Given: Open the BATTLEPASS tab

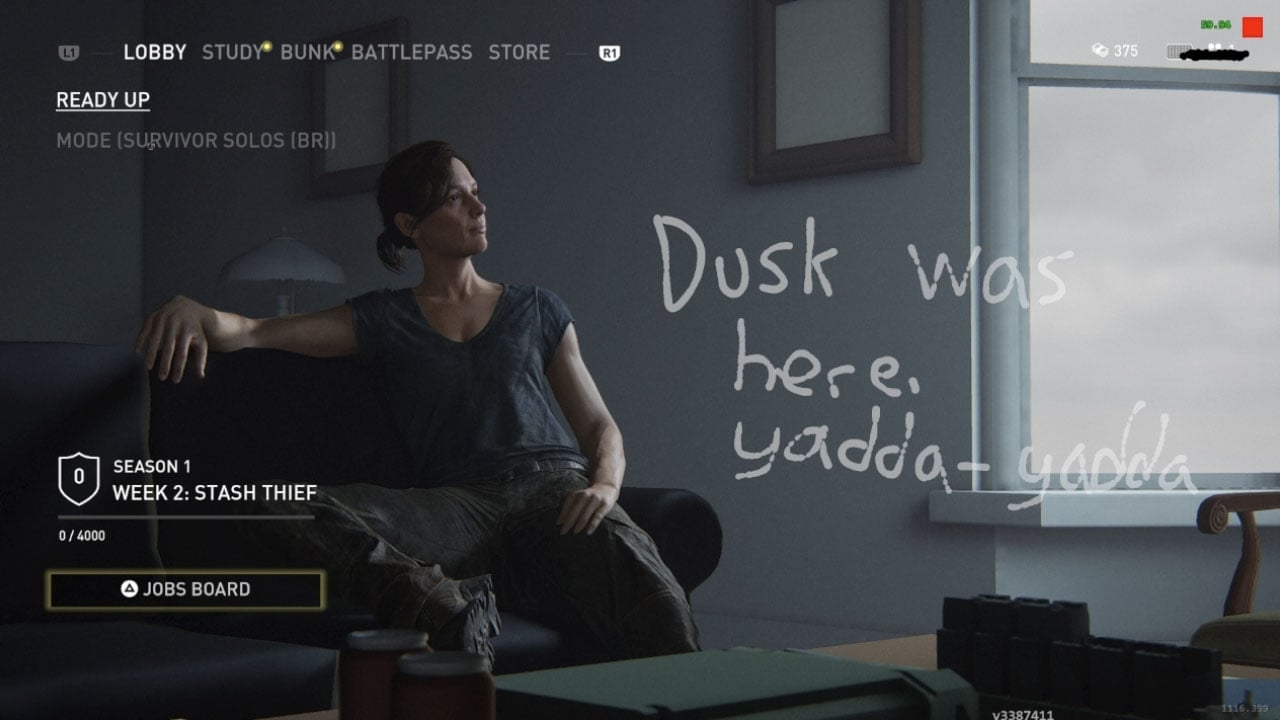Looking at the screenshot, I should pos(412,52).
